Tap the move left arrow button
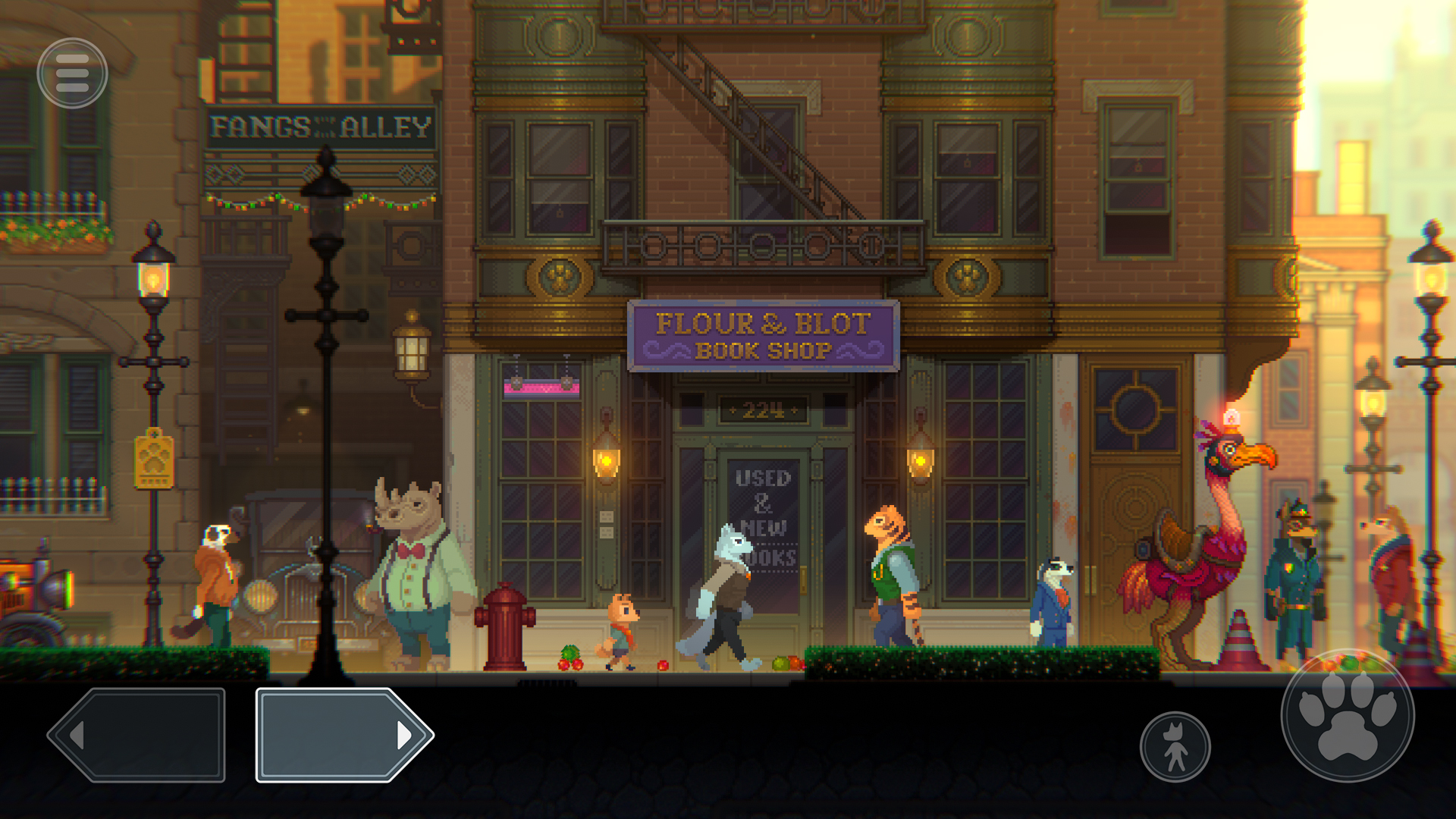The width and height of the screenshot is (1456, 819). [x=138, y=735]
